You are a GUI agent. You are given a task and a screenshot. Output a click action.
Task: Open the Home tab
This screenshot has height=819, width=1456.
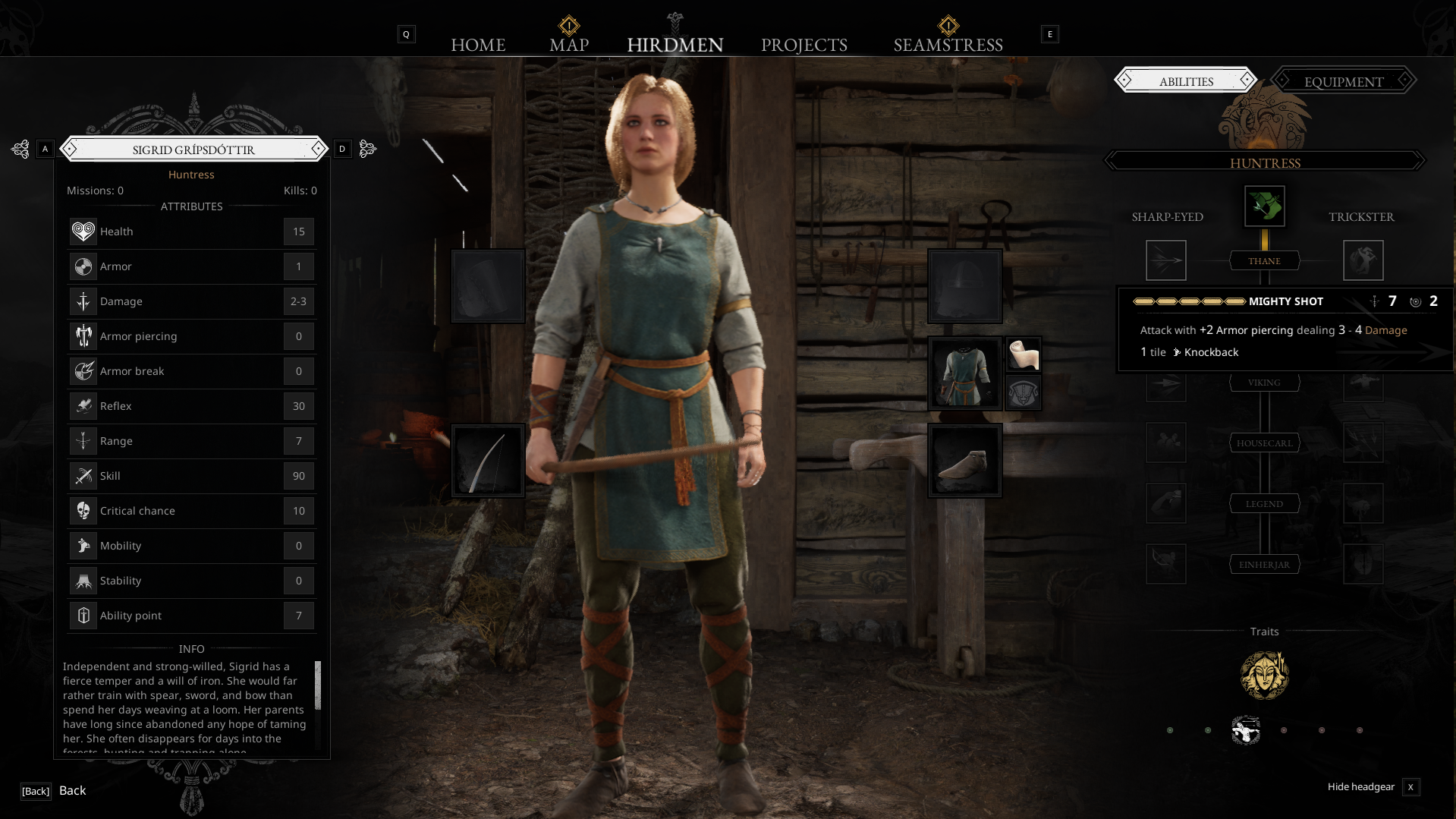[478, 45]
